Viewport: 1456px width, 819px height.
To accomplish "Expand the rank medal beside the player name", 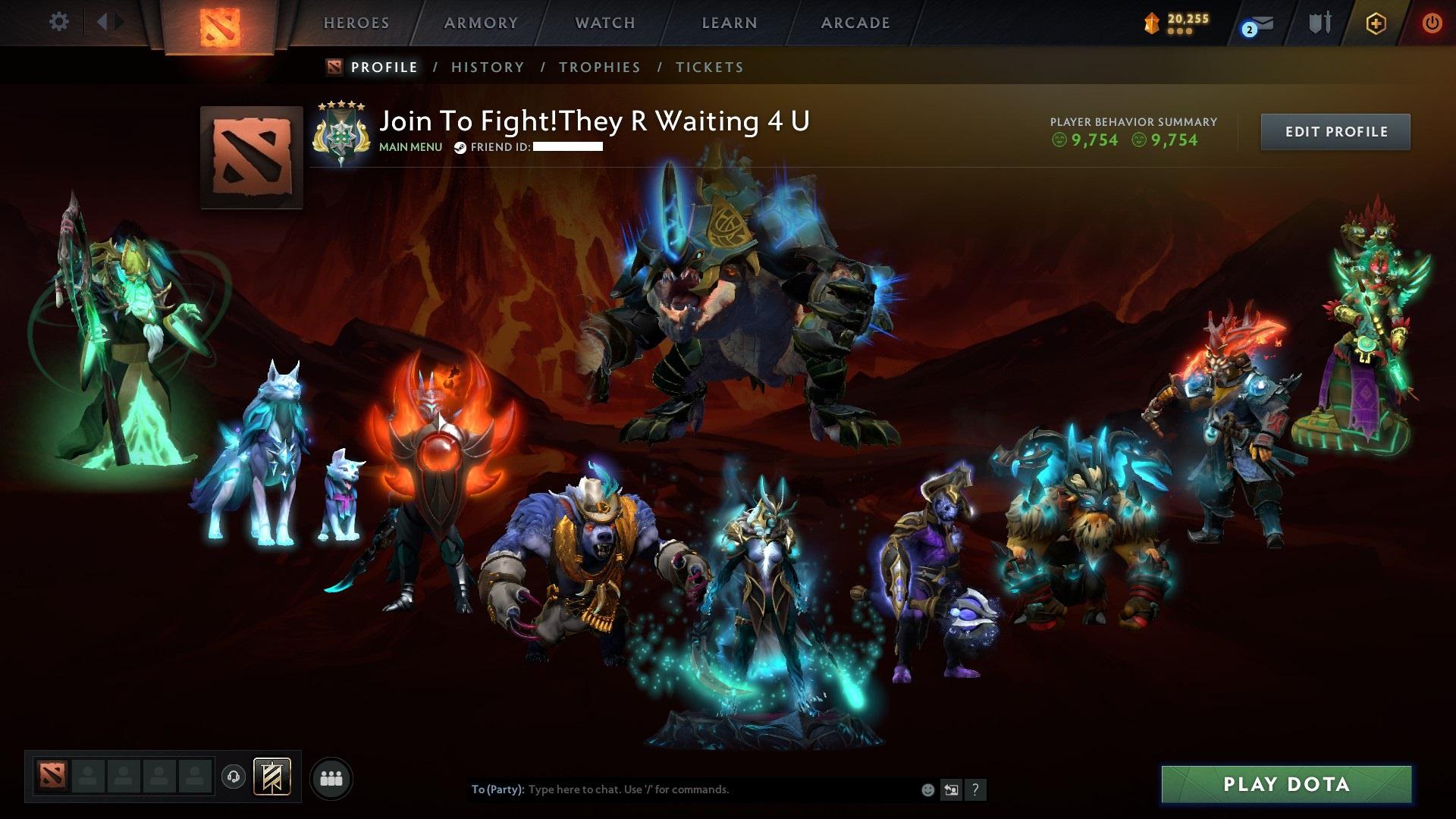I will point(340,133).
